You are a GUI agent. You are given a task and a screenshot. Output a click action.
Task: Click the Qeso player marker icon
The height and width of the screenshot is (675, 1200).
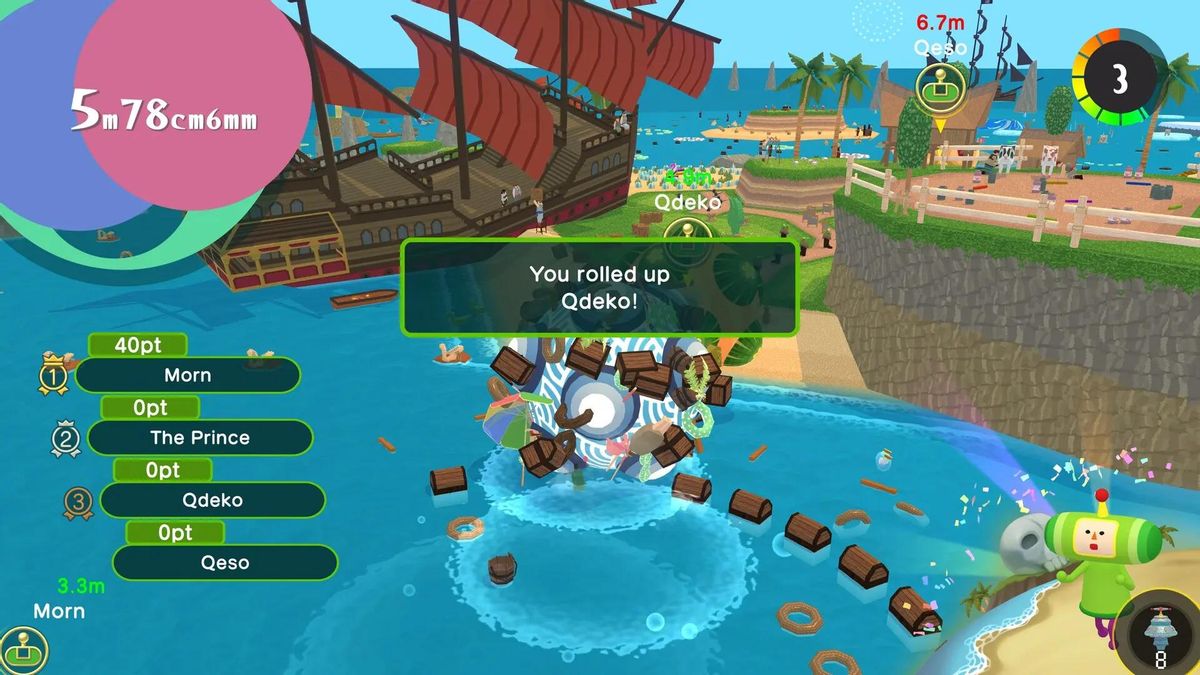click(x=940, y=85)
